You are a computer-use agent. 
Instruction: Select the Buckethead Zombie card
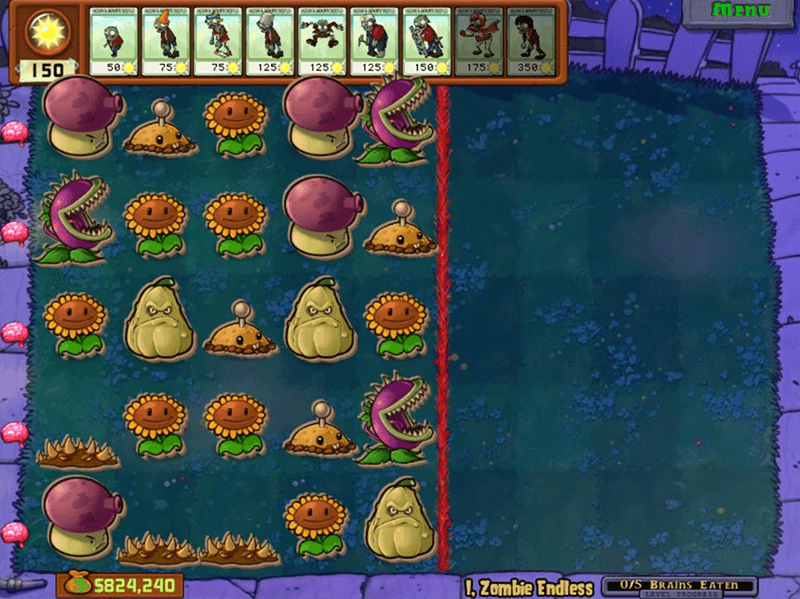click(270, 41)
